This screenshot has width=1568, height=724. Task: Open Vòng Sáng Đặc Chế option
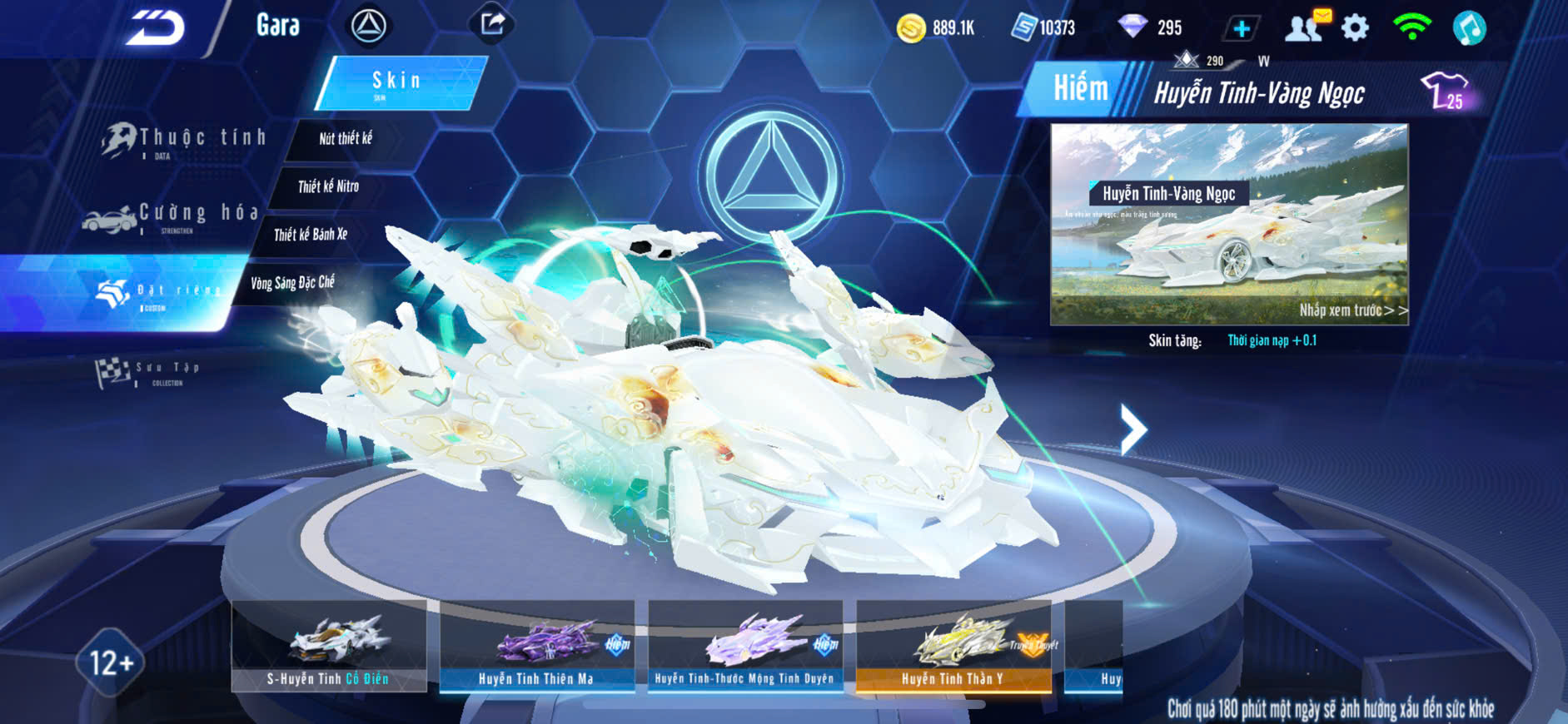[292, 283]
